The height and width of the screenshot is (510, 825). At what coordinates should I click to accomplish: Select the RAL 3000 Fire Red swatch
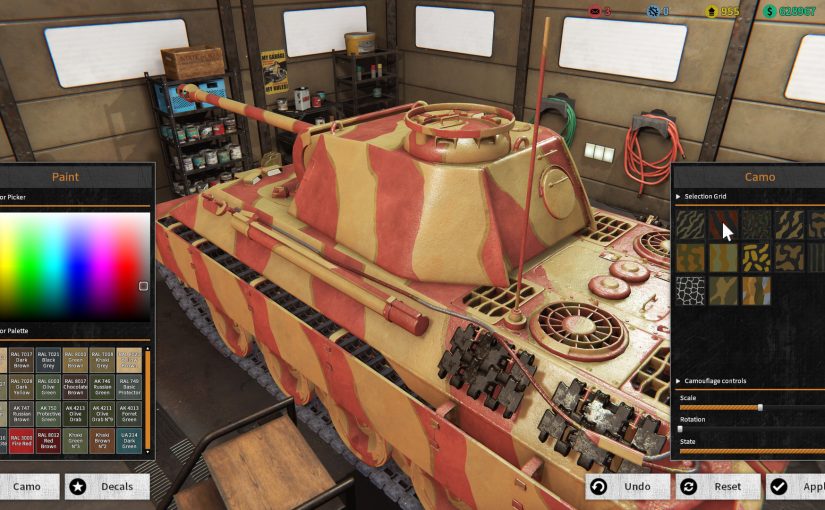[x=21, y=440]
